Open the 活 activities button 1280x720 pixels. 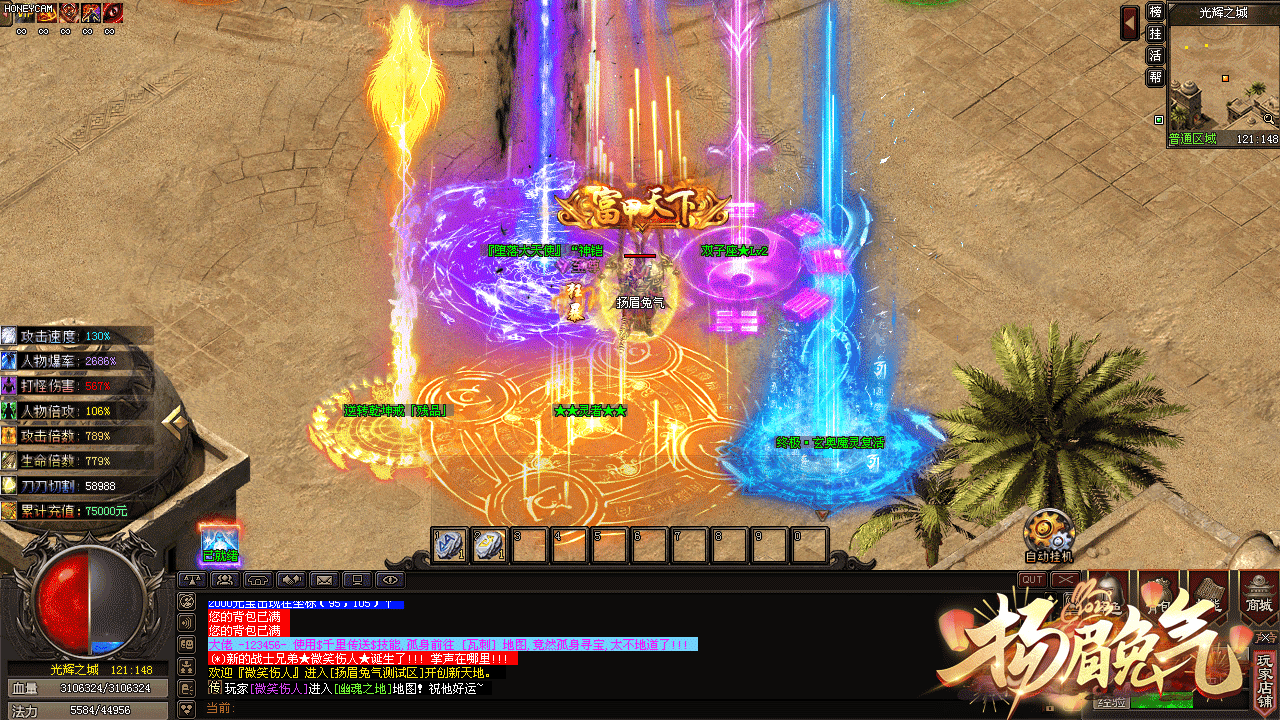click(x=1155, y=55)
